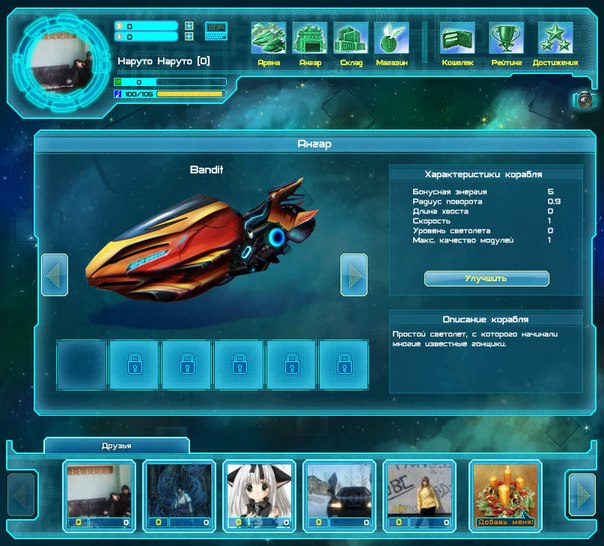Screen dimensions: 604x546
Task: Open the Склад storage
Action: tap(351, 43)
